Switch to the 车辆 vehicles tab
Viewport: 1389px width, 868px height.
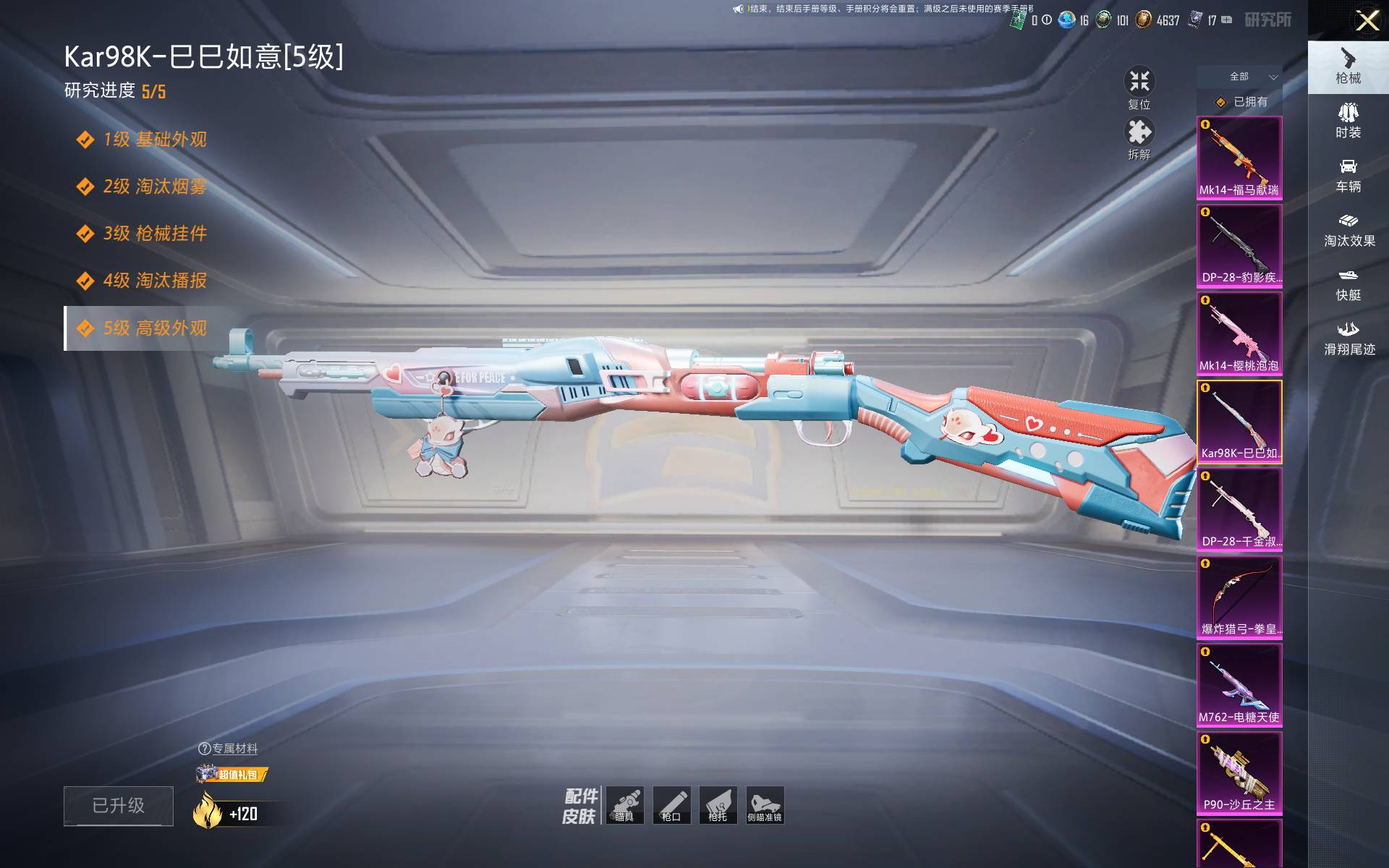(1348, 176)
